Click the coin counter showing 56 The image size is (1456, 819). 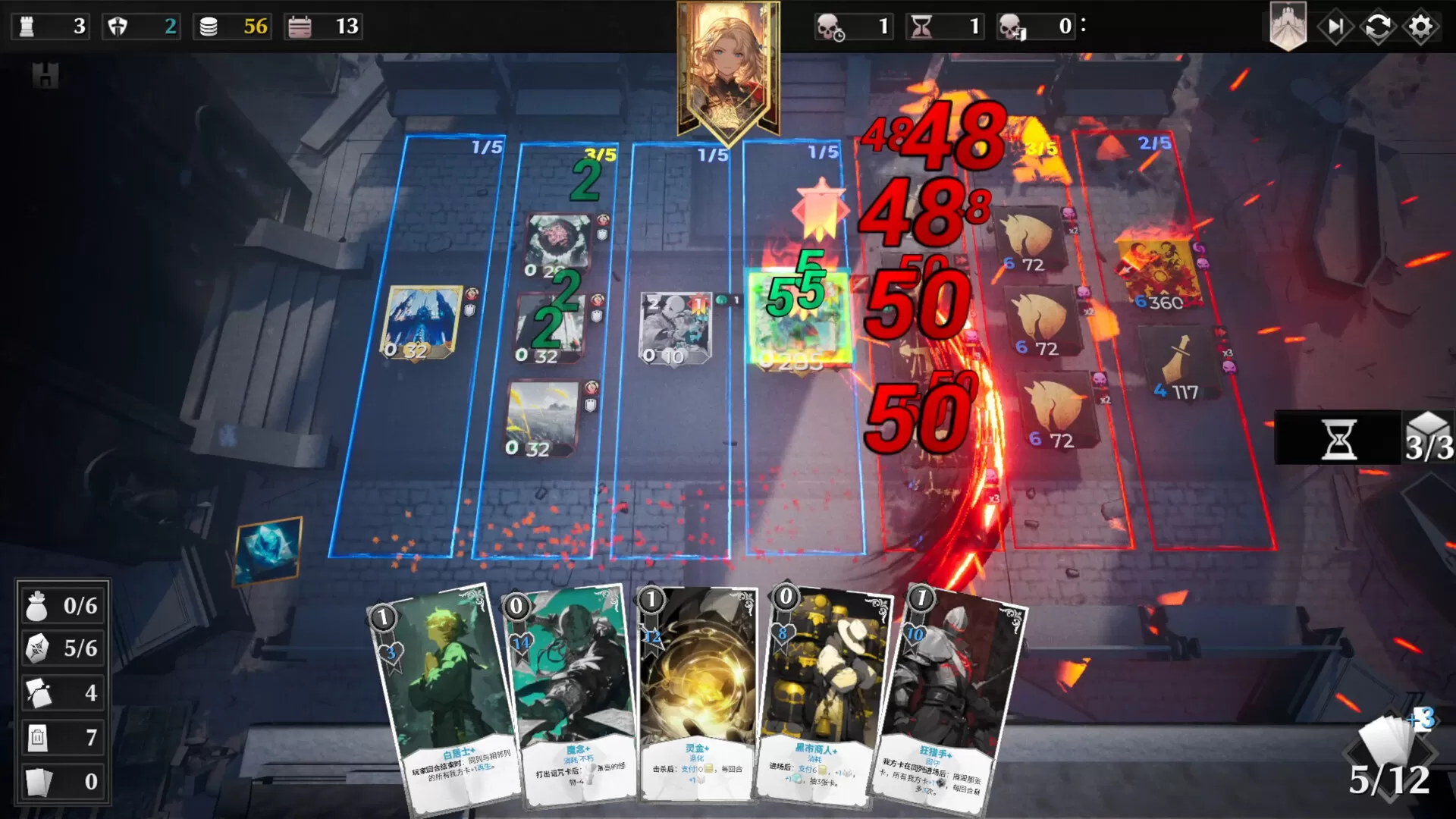(231, 27)
